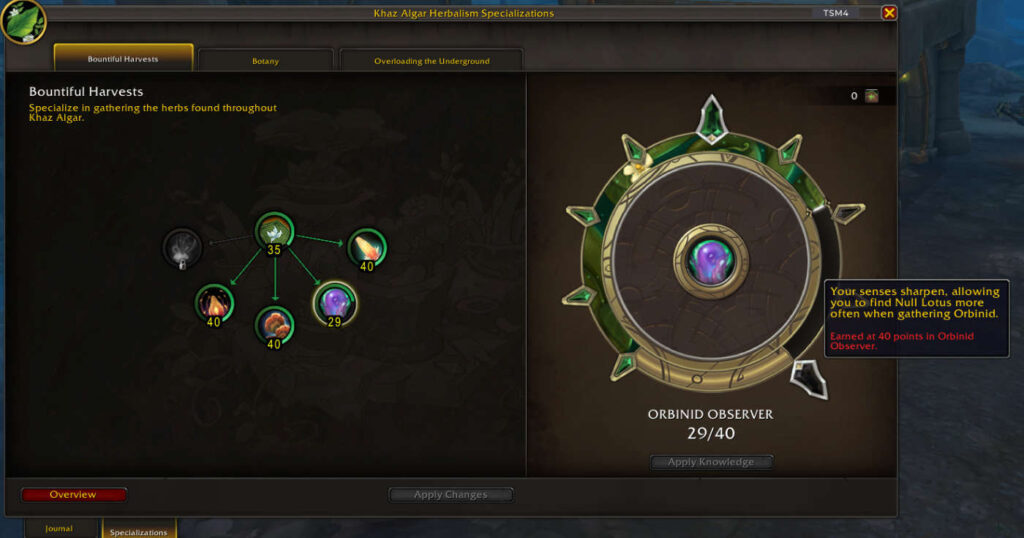This screenshot has height=538, width=1024.
Task: Open the specialization Overview
Action: click(74, 495)
